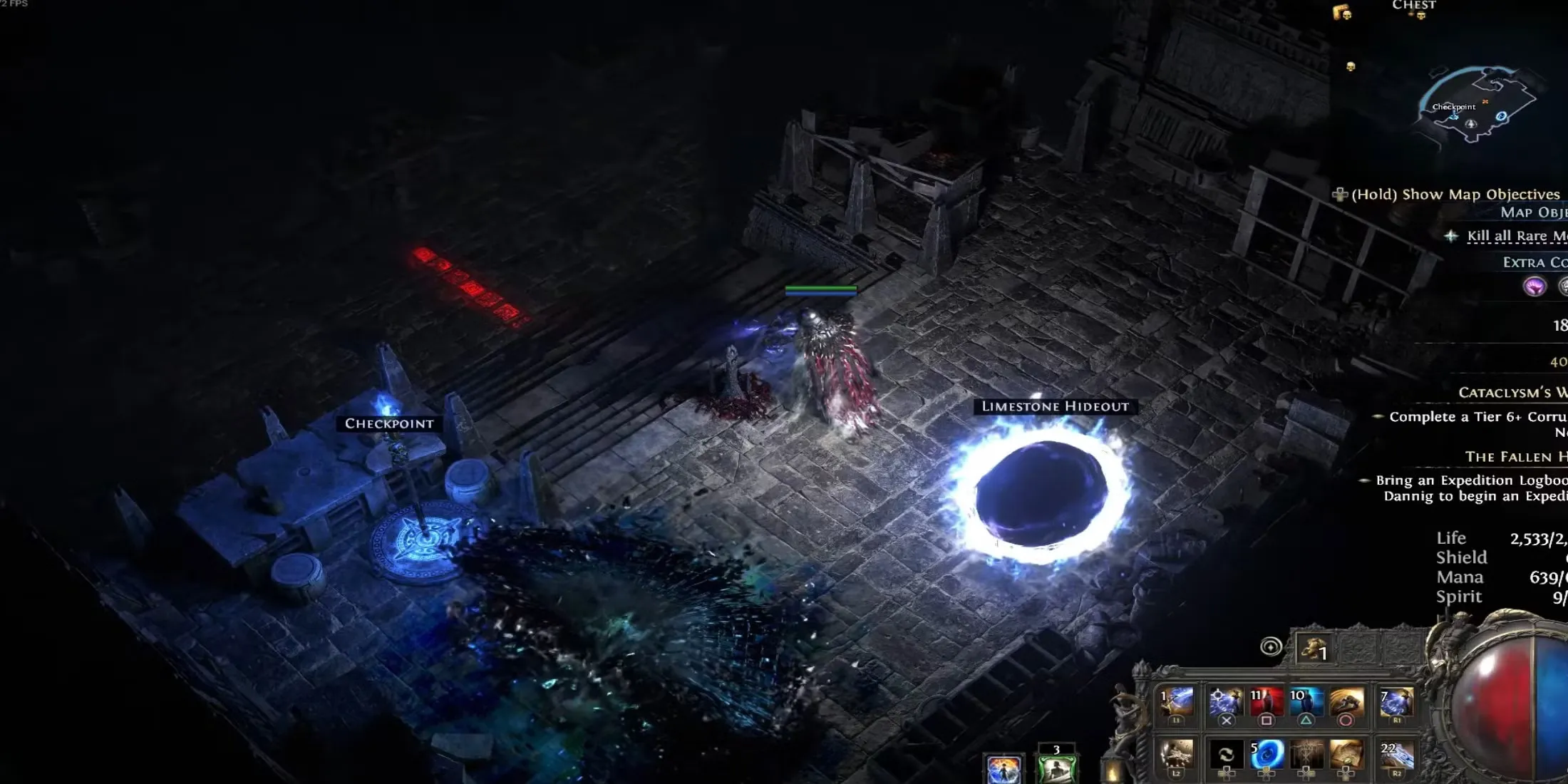Click the circular target icon above hotbar
Screen dimensions: 1568x784
click(1270, 646)
